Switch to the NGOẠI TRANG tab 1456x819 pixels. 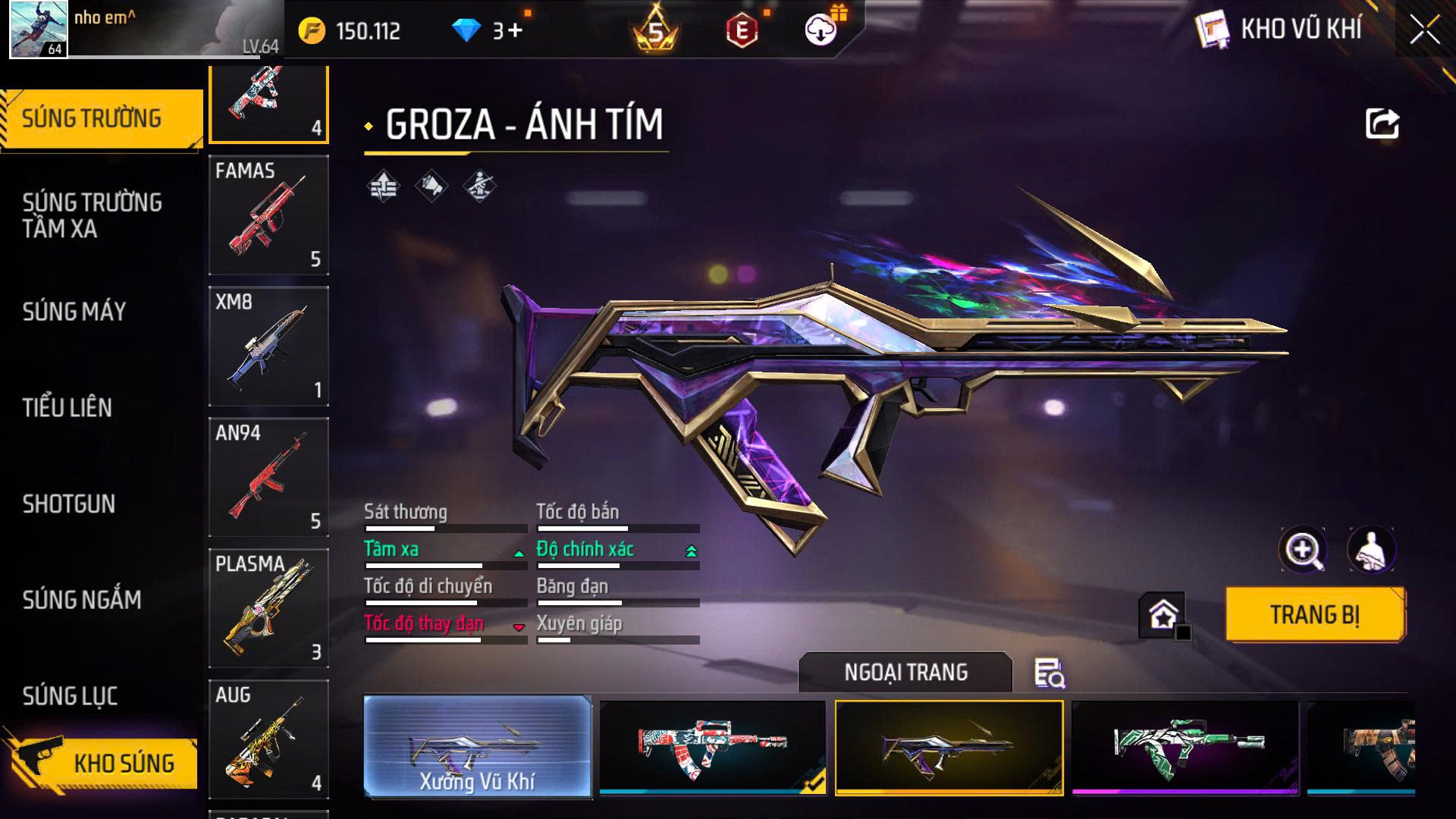pyautogui.click(x=905, y=673)
